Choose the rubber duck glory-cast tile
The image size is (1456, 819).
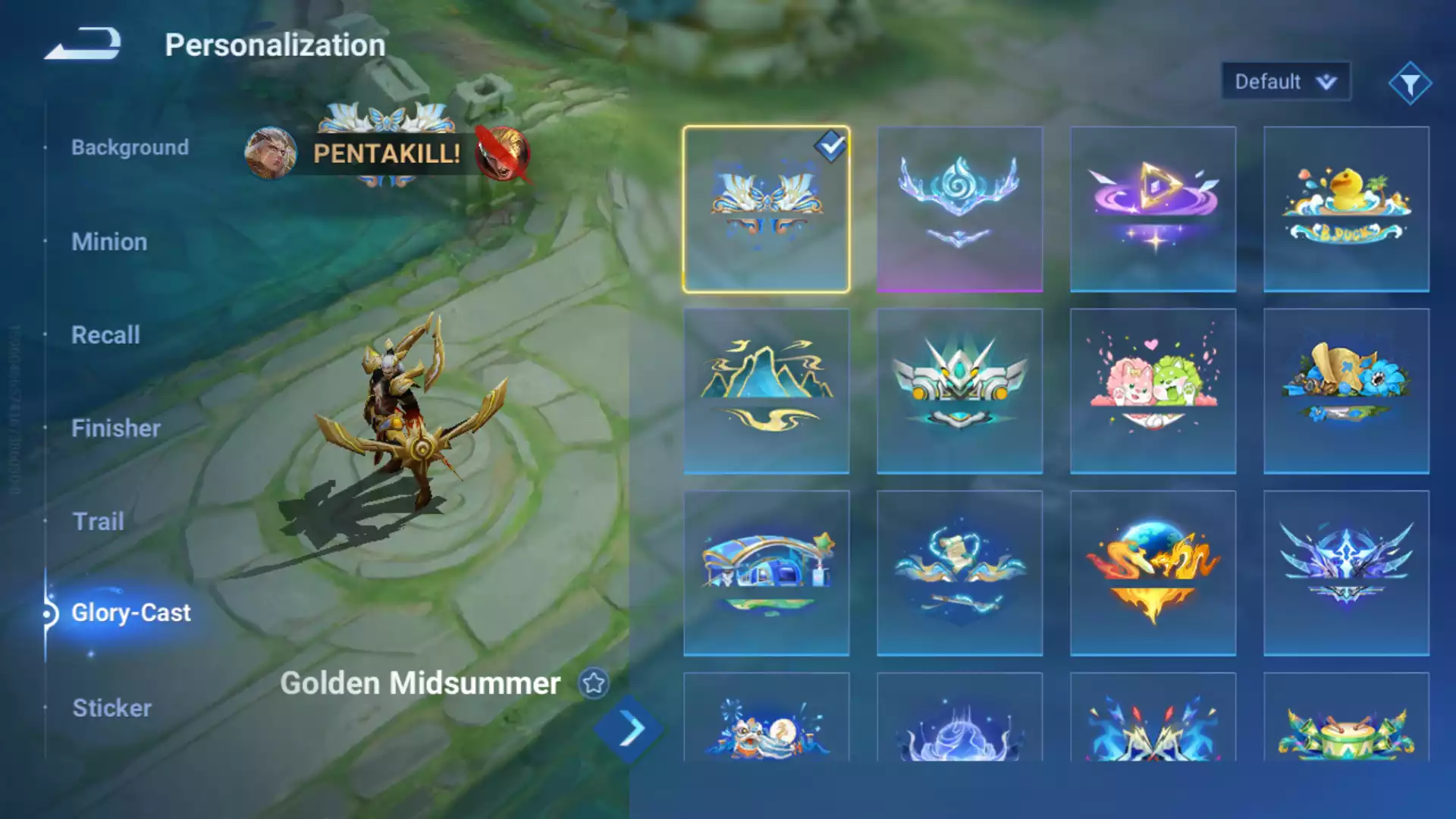(x=1346, y=209)
